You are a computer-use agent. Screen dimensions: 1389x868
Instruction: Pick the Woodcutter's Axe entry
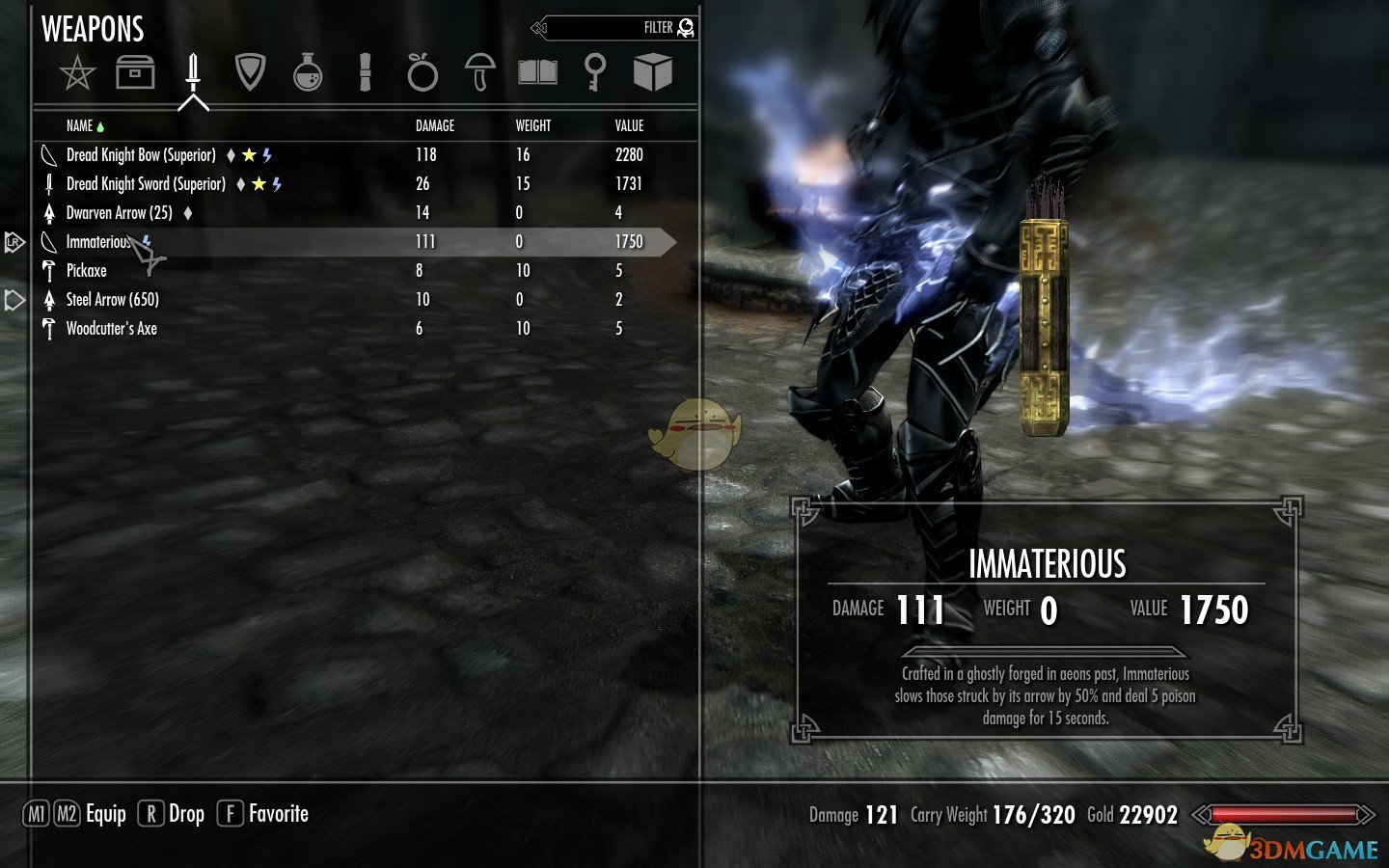(111, 329)
